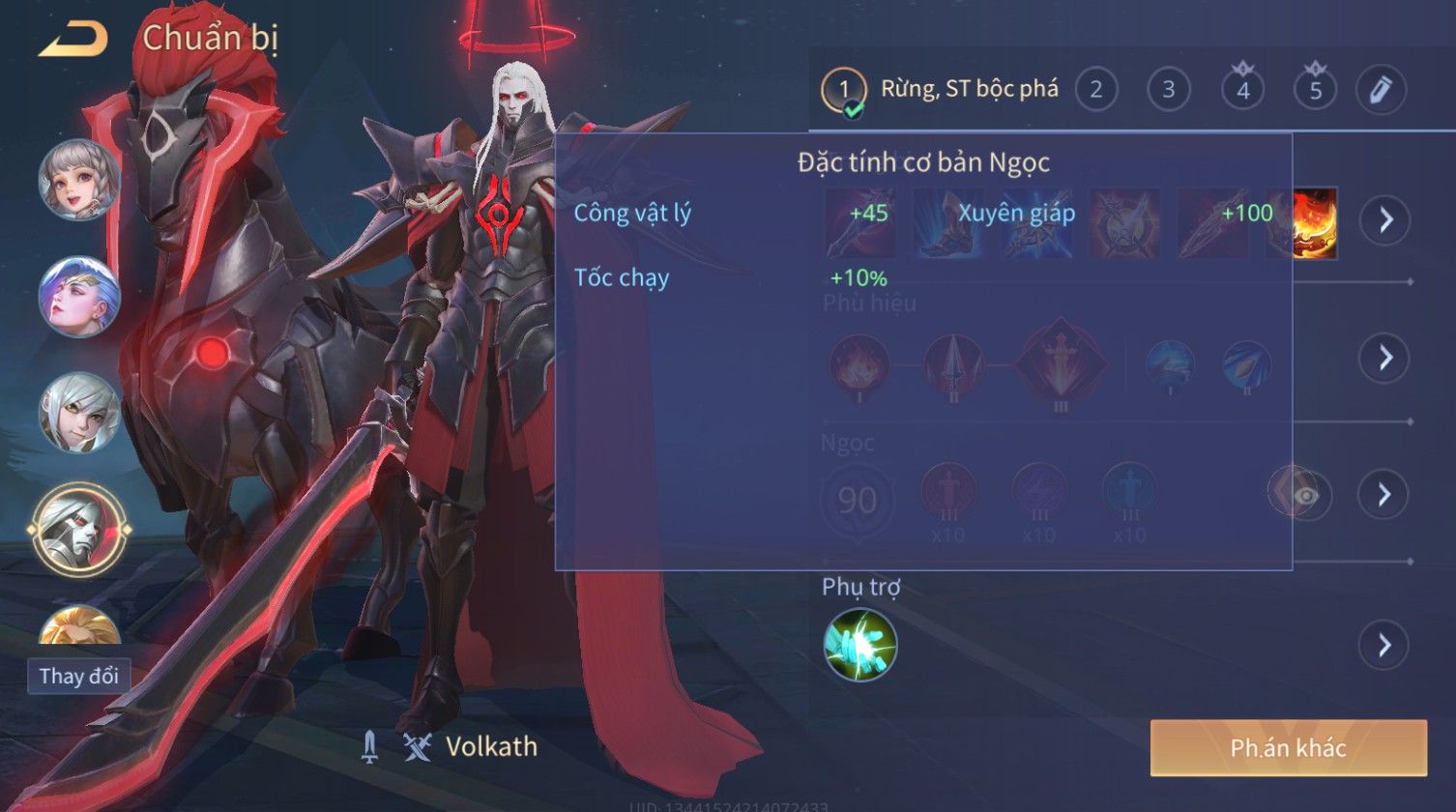Expand the Phù hiệu section arrow

pos(1383,358)
